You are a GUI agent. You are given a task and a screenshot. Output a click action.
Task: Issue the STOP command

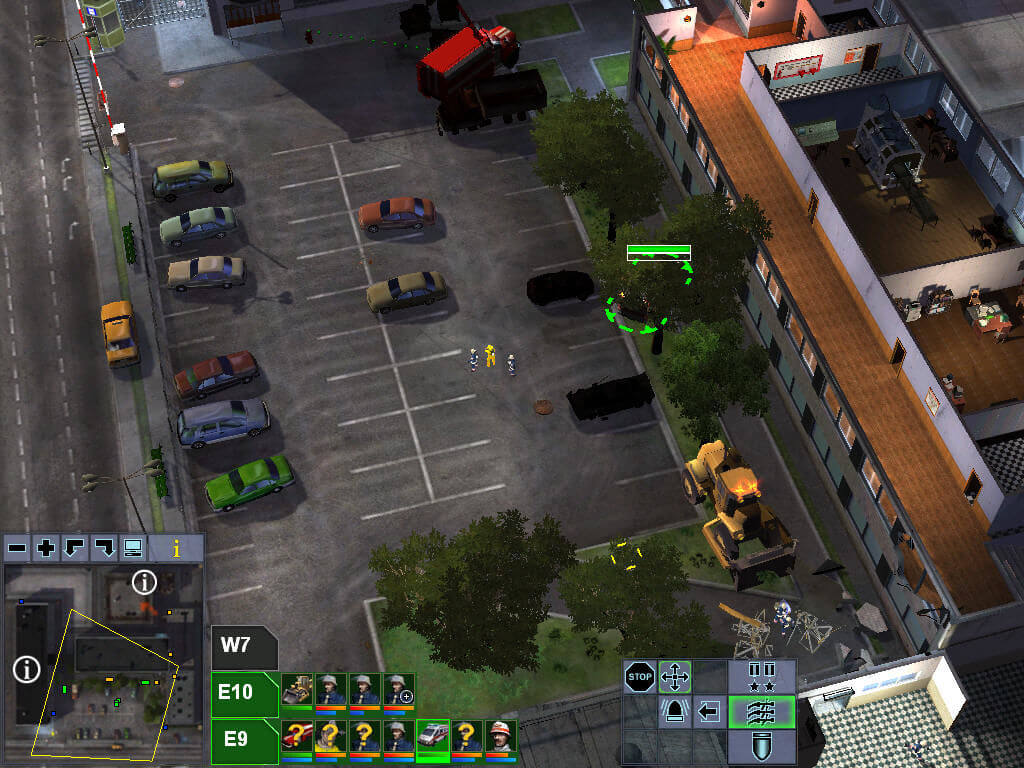[x=640, y=677]
